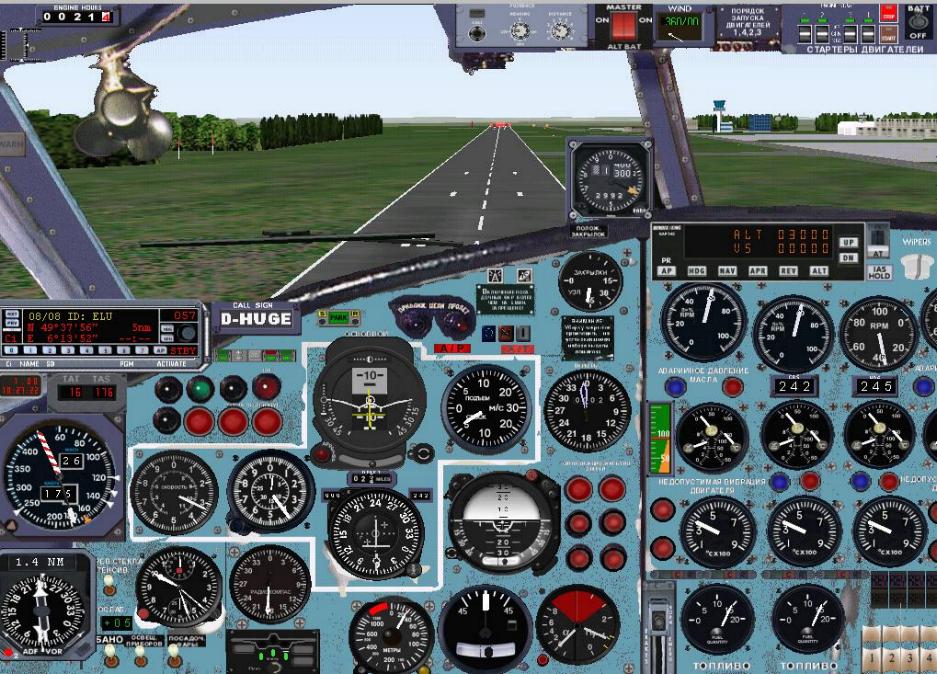Image resolution: width=937 pixels, height=674 pixels.
Task: Increase altitude with the UP button
Action: [x=849, y=243]
